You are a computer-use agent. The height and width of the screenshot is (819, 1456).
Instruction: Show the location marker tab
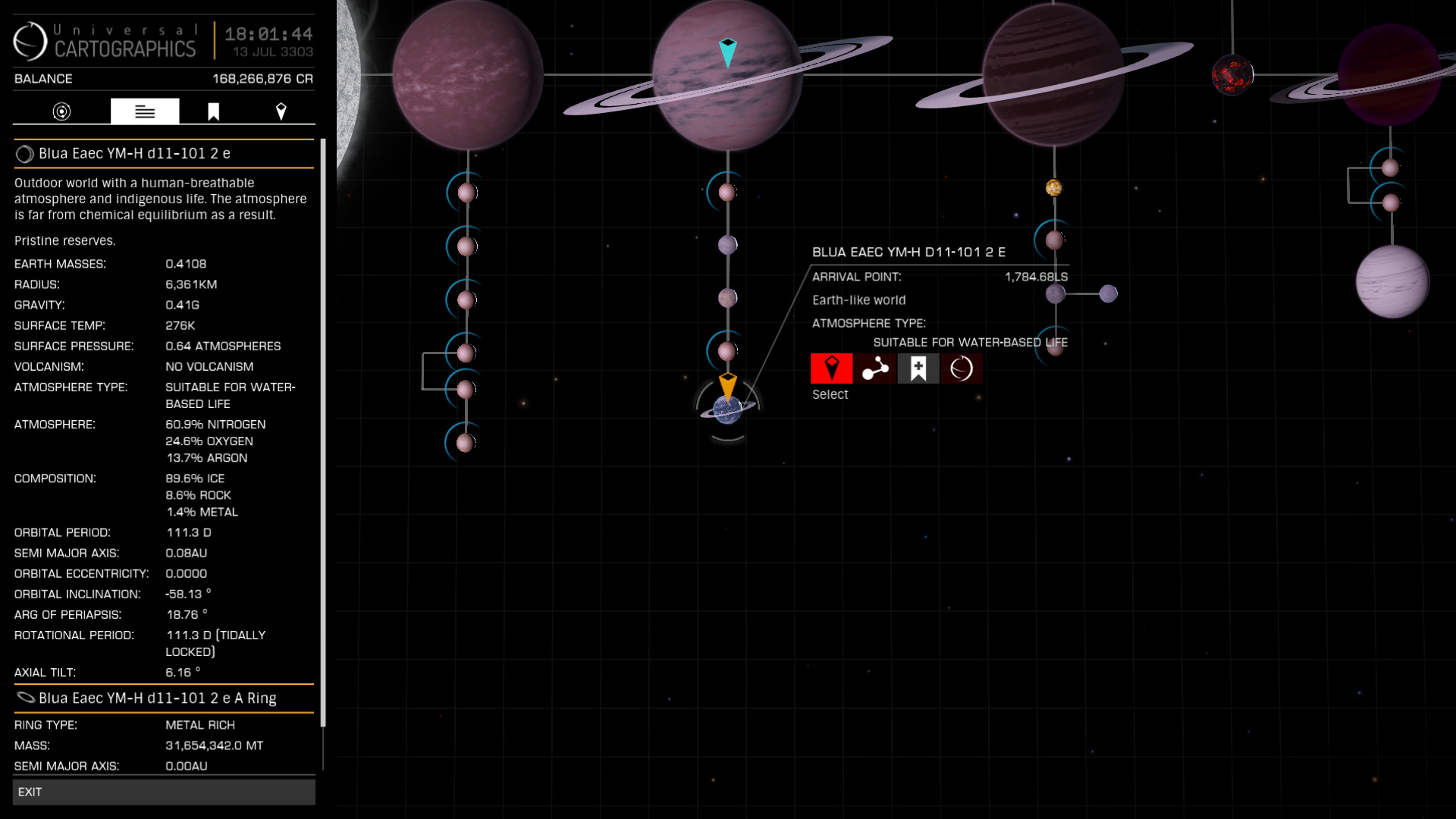(281, 111)
